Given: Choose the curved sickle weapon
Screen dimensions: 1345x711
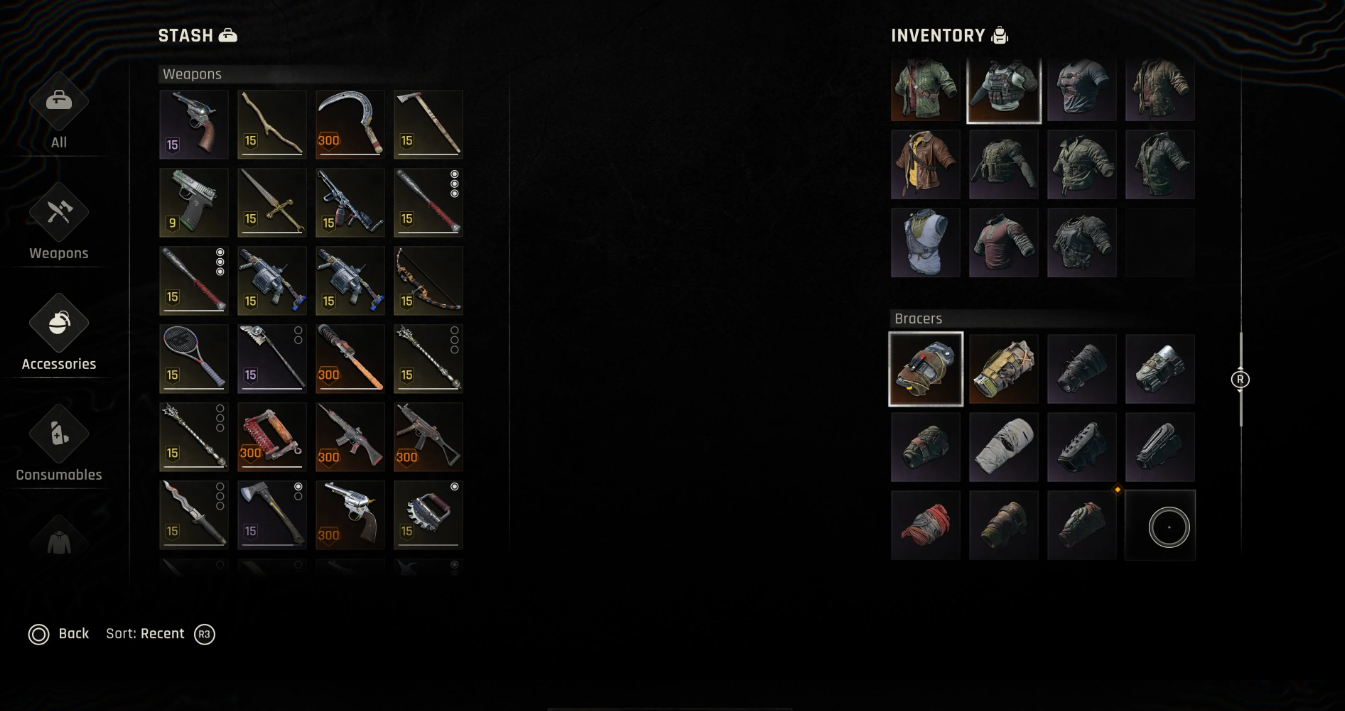Looking at the screenshot, I should point(350,124).
